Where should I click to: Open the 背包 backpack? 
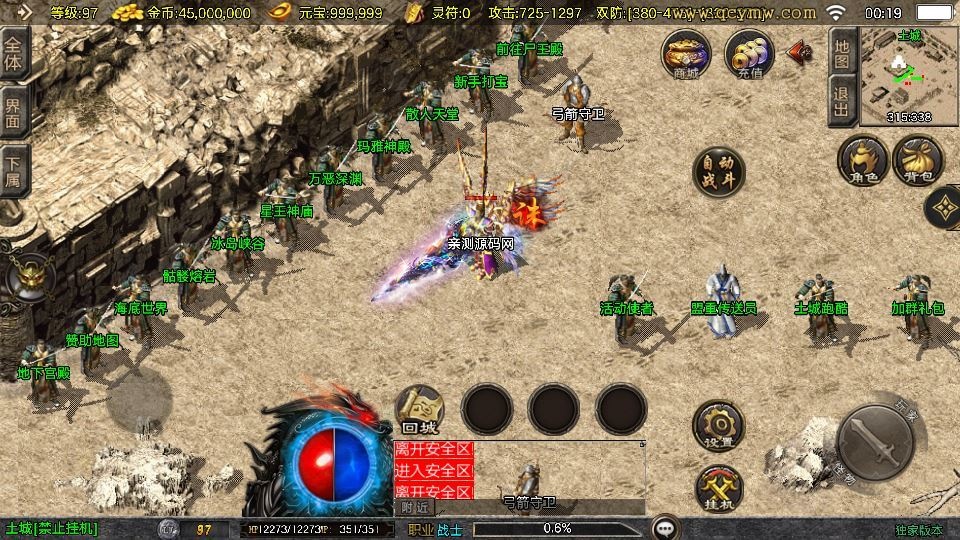coord(917,161)
